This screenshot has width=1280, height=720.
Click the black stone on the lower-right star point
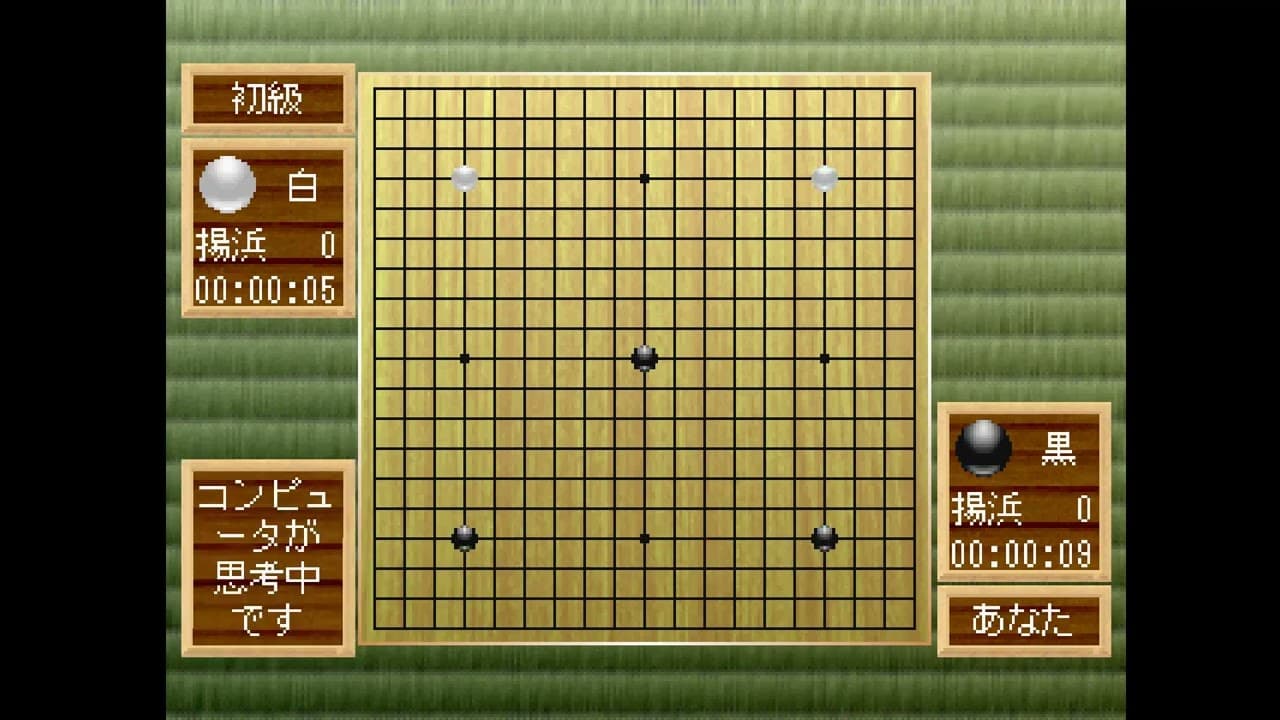(825, 538)
